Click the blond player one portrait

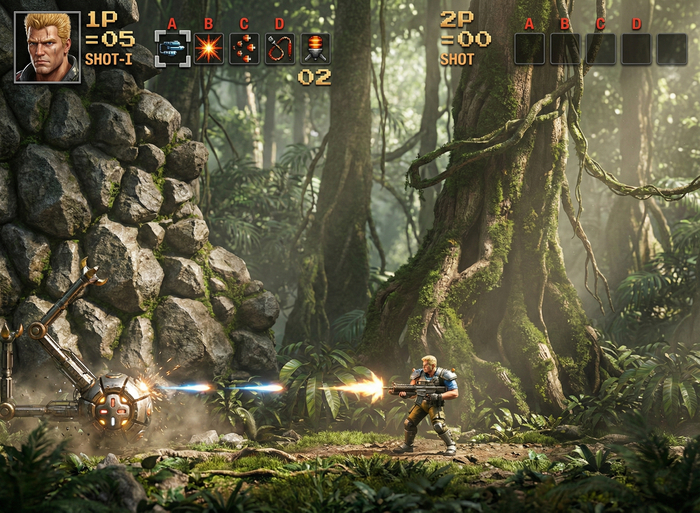coord(47,46)
